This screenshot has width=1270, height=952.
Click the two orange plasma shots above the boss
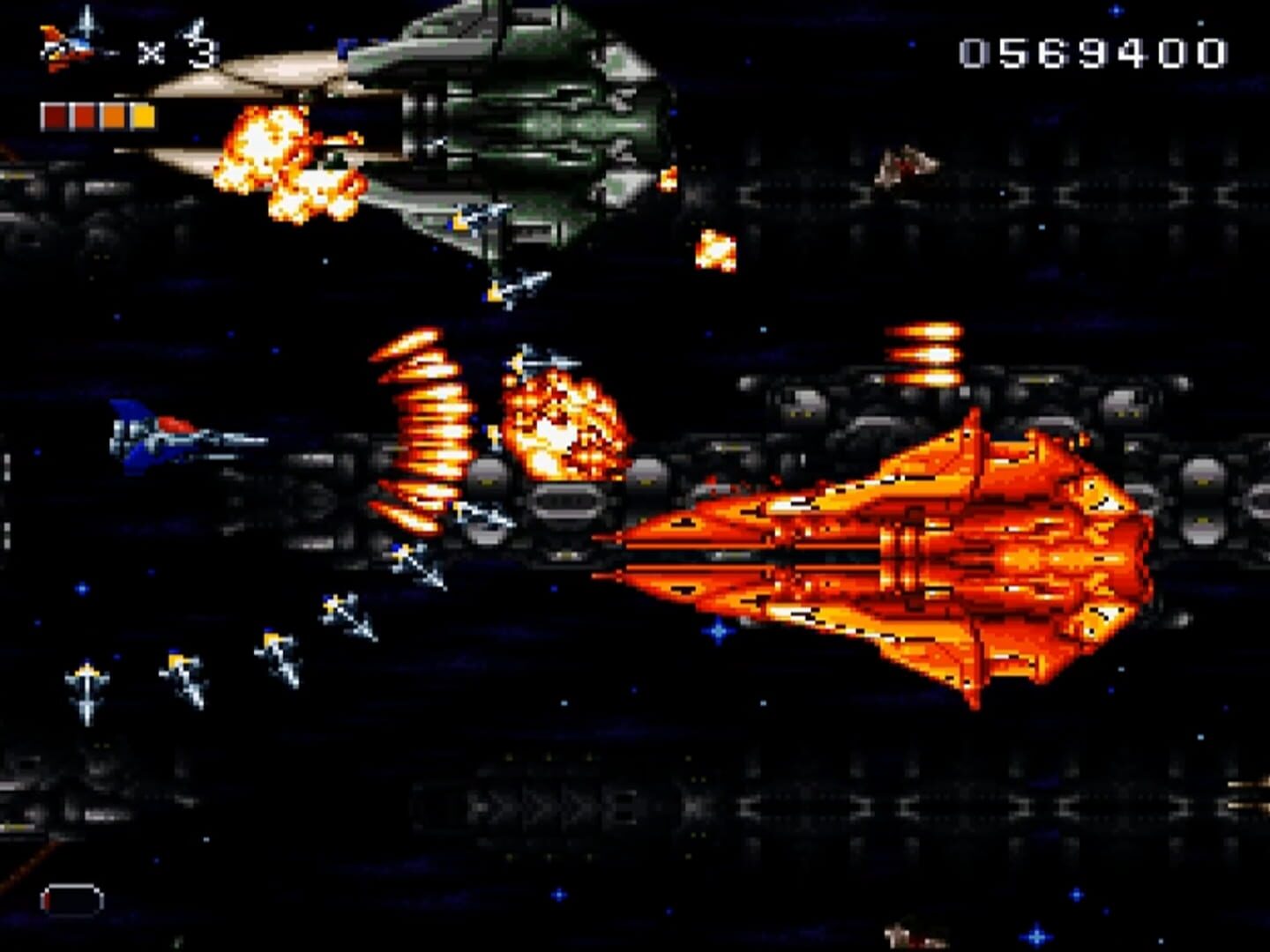point(922,353)
